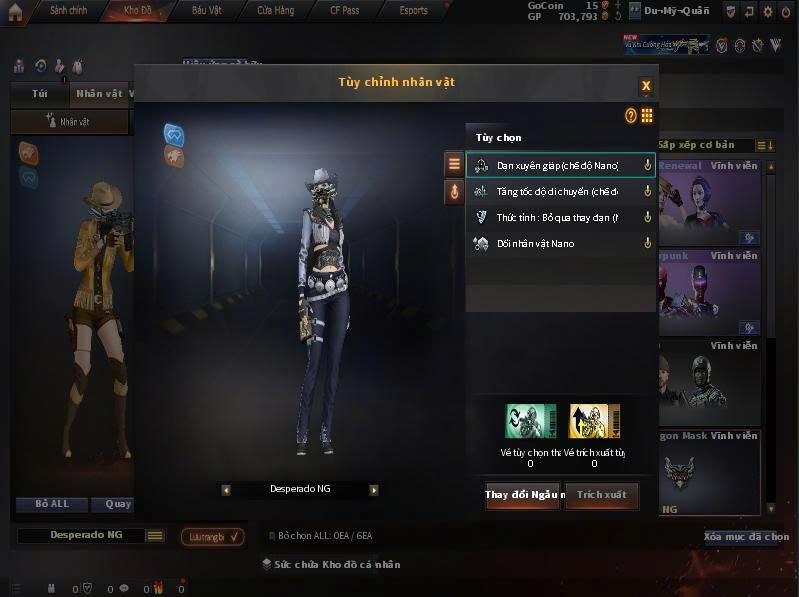Show next character with the right arrow

pos(374,490)
